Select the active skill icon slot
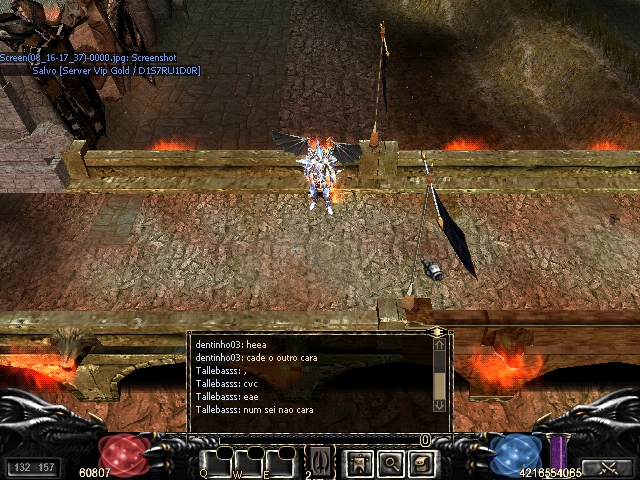The image size is (640, 480). 321,461
